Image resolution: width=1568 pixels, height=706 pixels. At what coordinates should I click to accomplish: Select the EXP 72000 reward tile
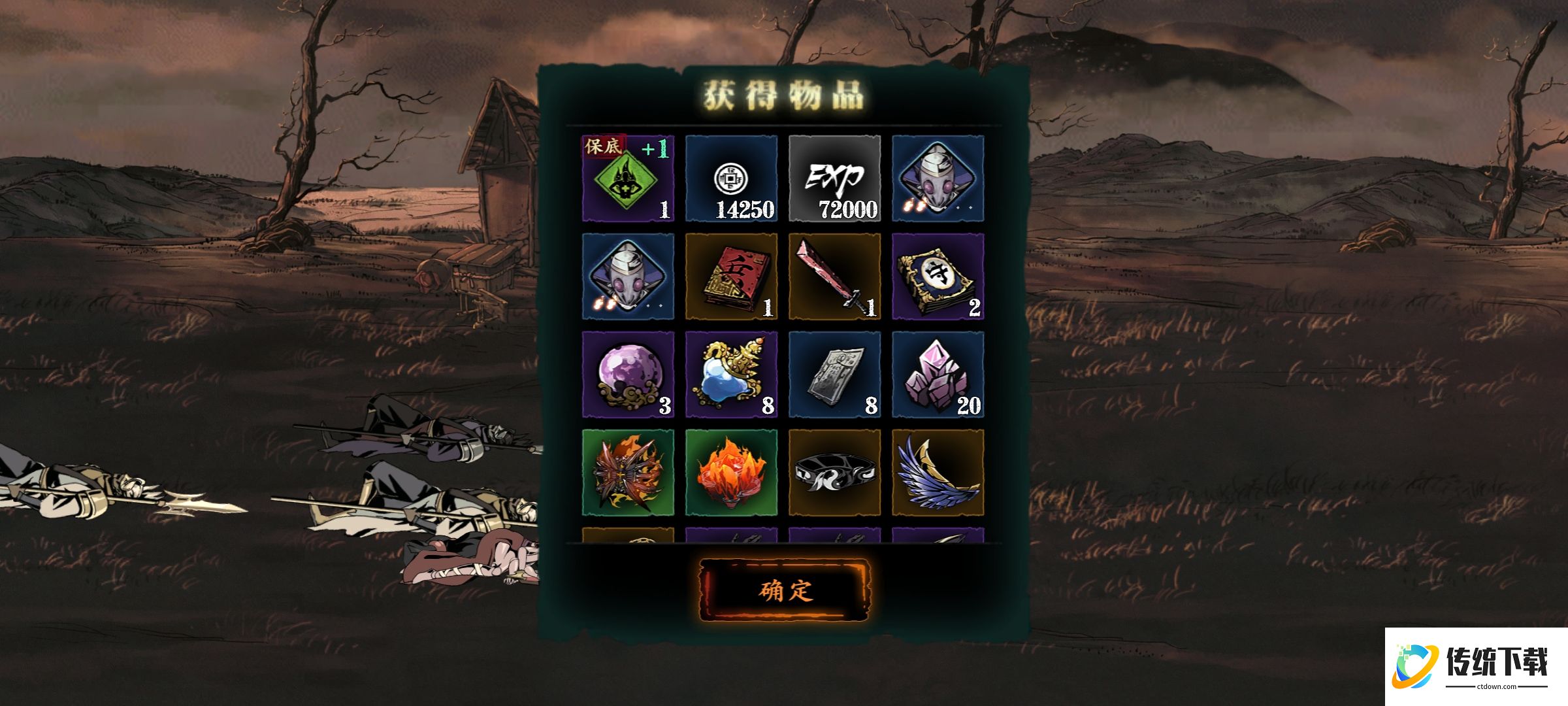834,178
